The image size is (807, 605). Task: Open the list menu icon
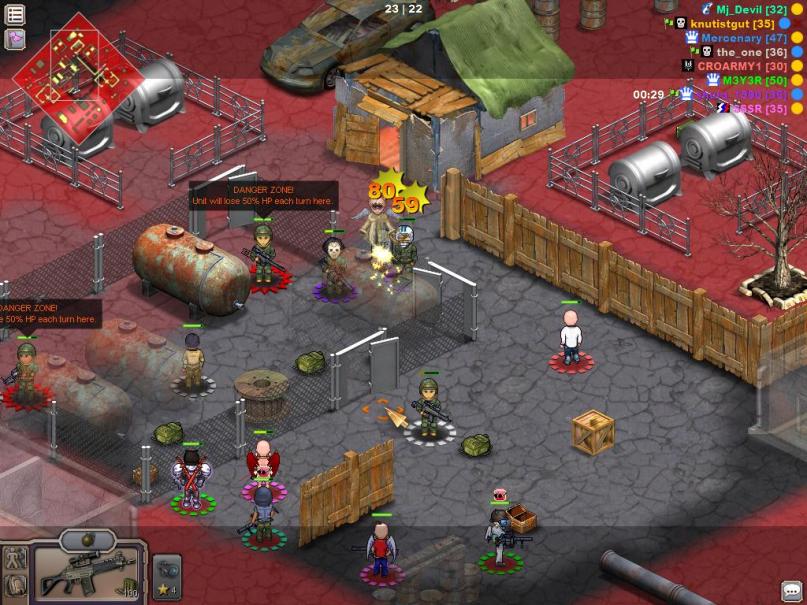click(14, 15)
